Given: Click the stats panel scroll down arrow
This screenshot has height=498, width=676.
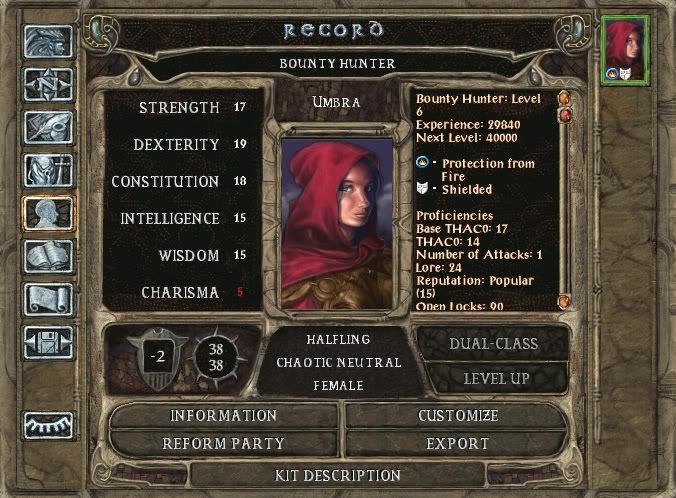Looking at the screenshot, I should 564,301.
